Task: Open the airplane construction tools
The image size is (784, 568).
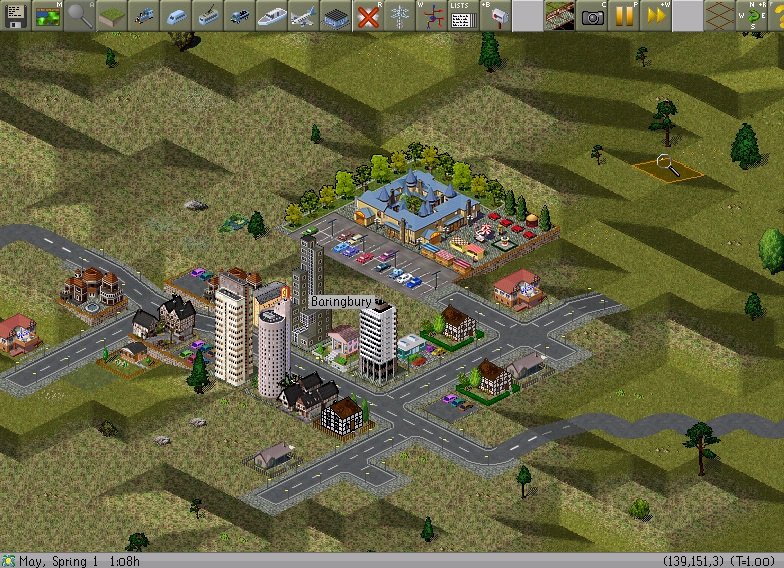Action: (303, 15)
